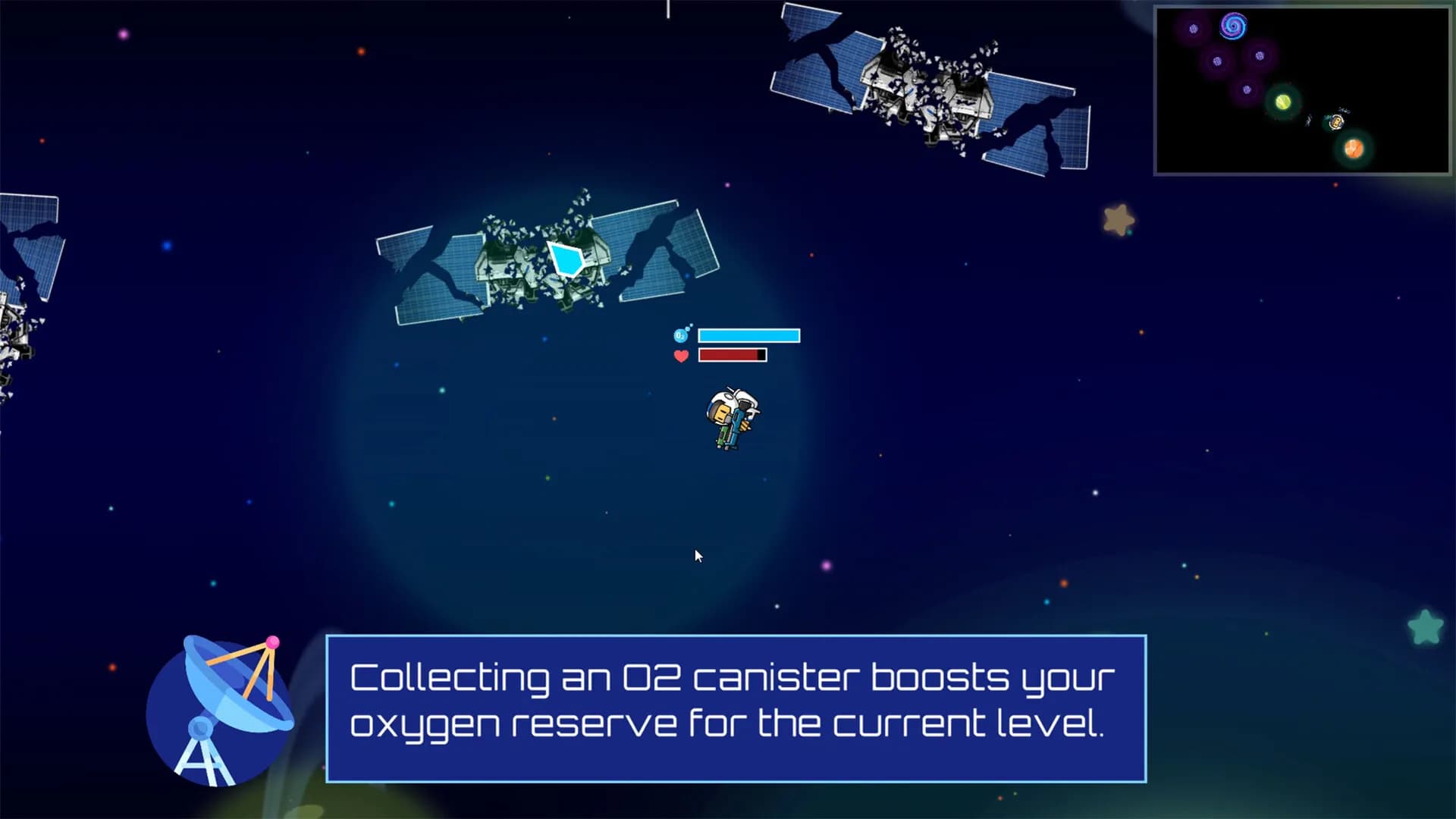The height and width of the screenshot is (819, 1456).
Task: Click a purple asteroid cluster on the minimap
Action: [1217, 61]
